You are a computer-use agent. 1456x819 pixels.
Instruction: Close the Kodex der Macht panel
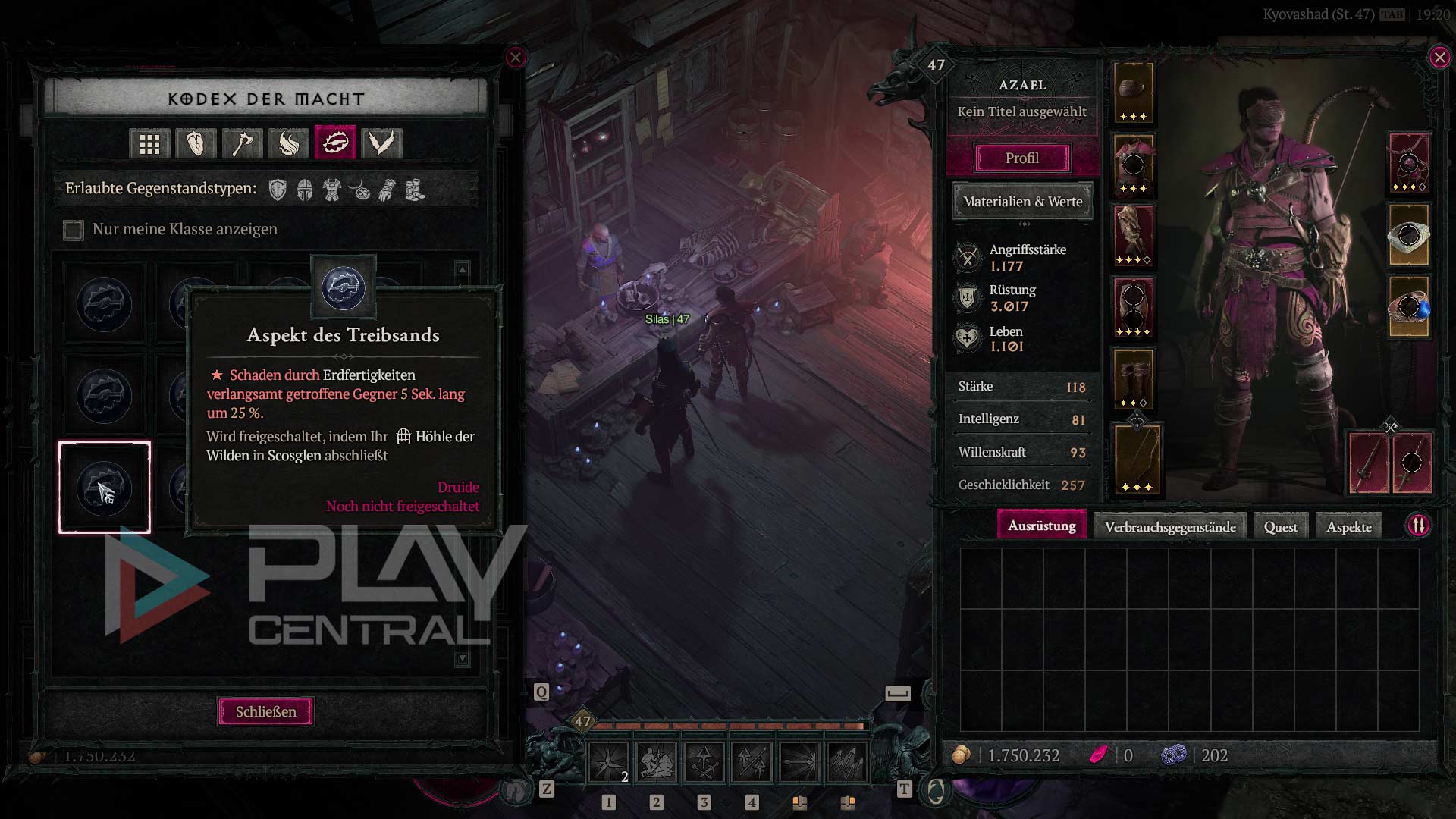[516, 58]
